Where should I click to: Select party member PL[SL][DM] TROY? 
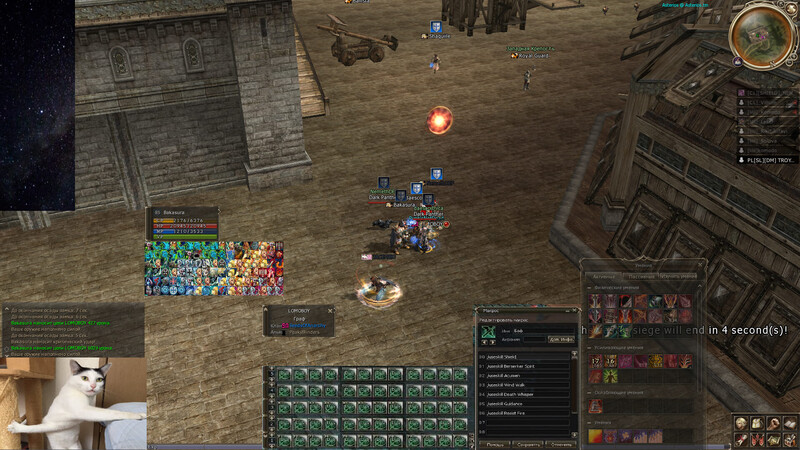click(768, 159)
